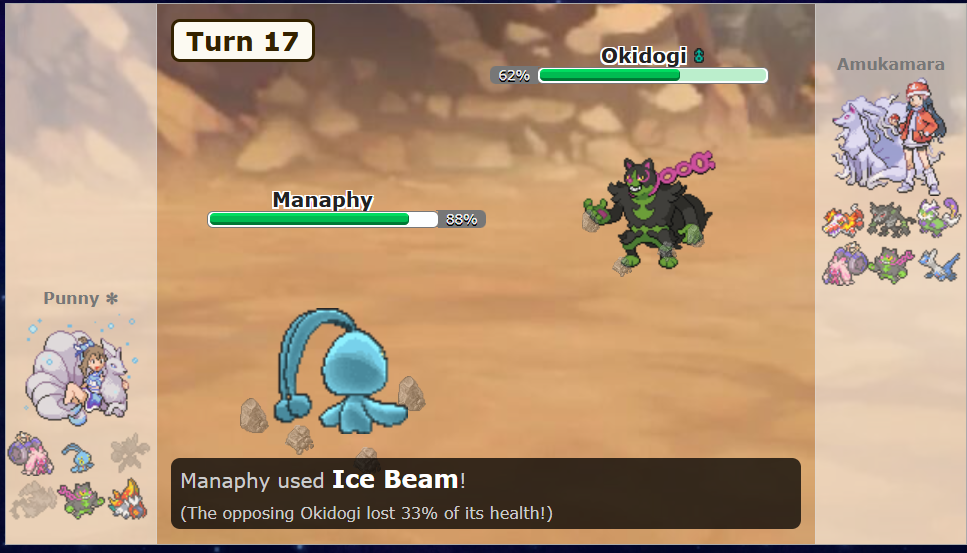Click Punny's trainer avatar with Ninetales
Screen dimensions: 967x553
point(82,369)
